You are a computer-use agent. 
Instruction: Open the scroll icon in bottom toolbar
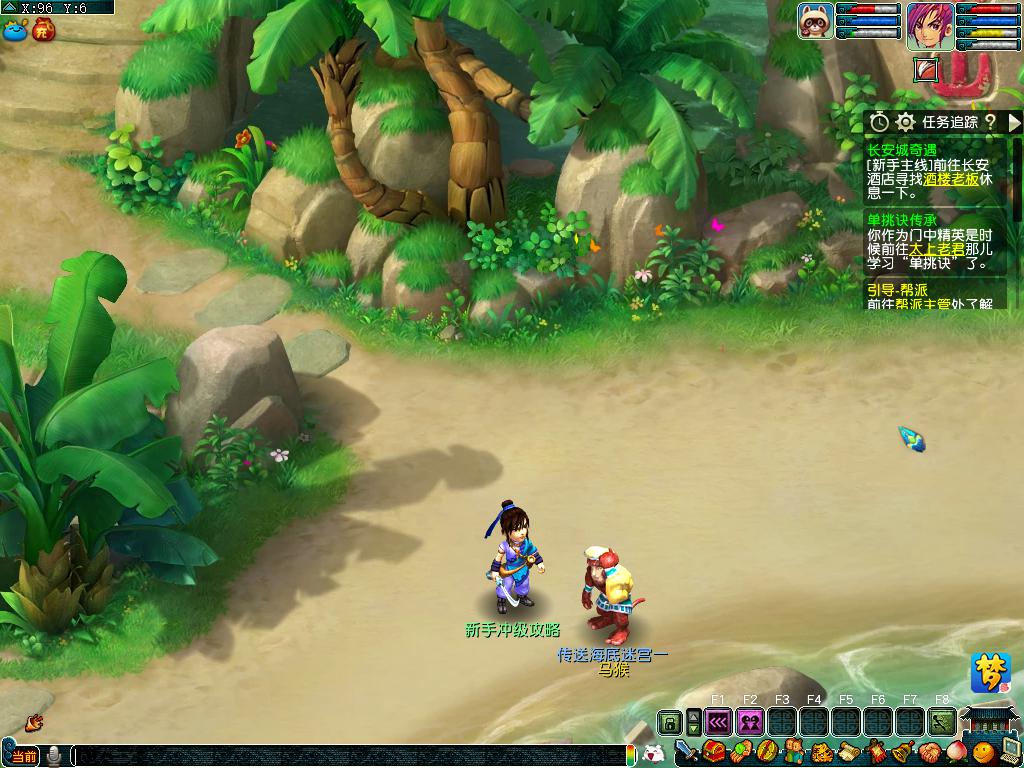pos(849,752)
